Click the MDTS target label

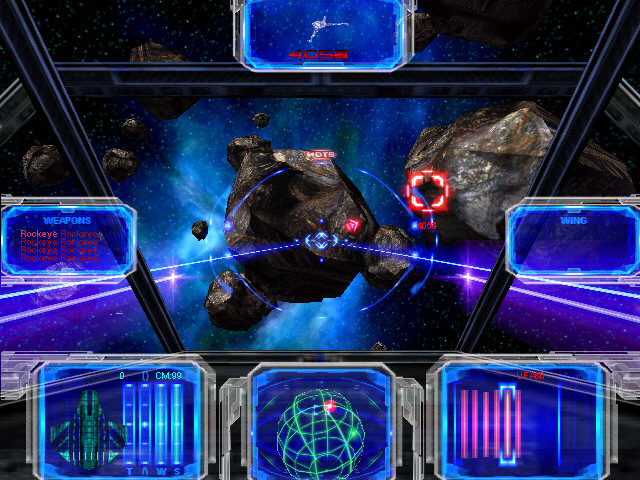[x=319, y=155]
